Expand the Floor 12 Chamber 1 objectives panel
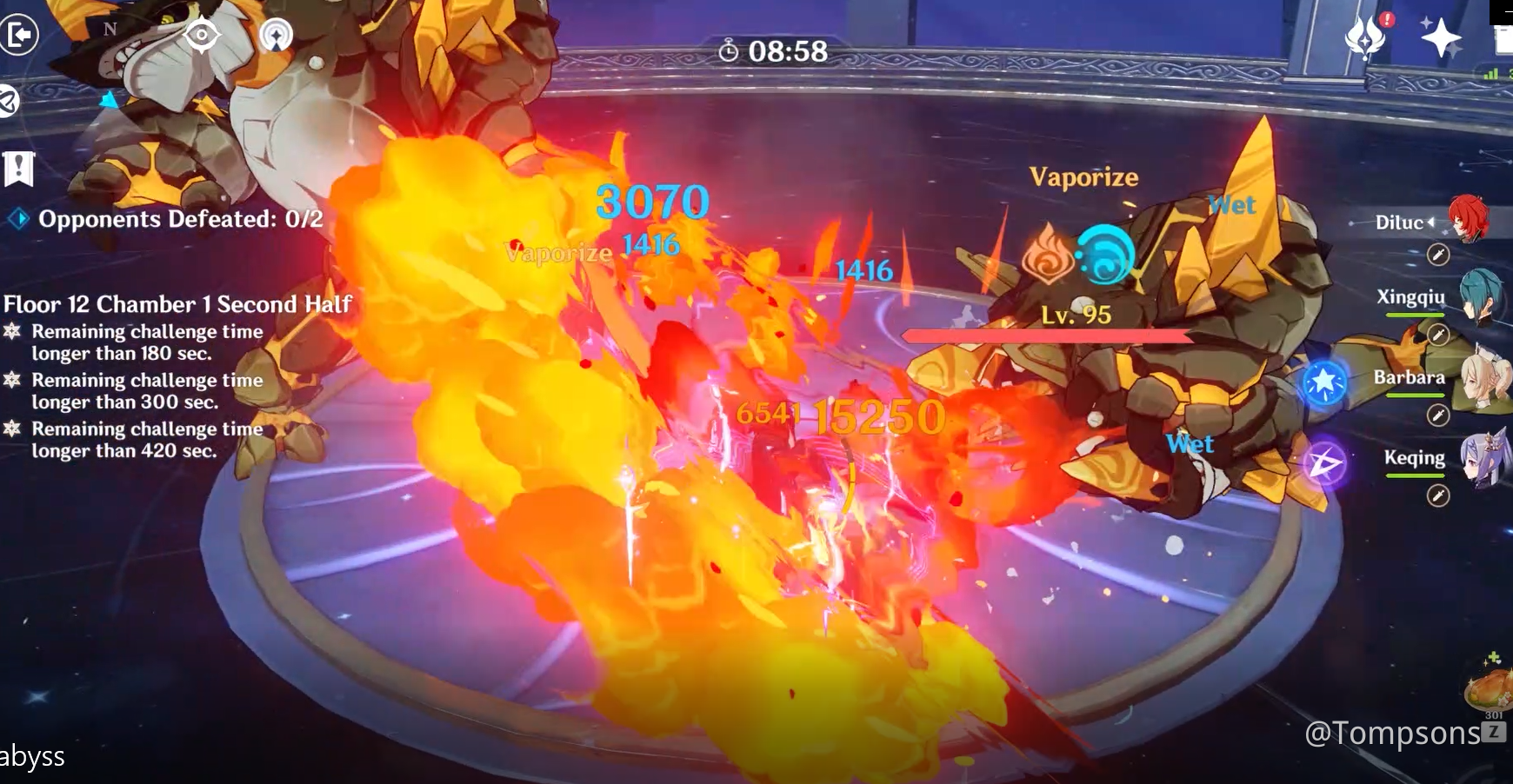The image size is (1513, 784). point(177,305)
